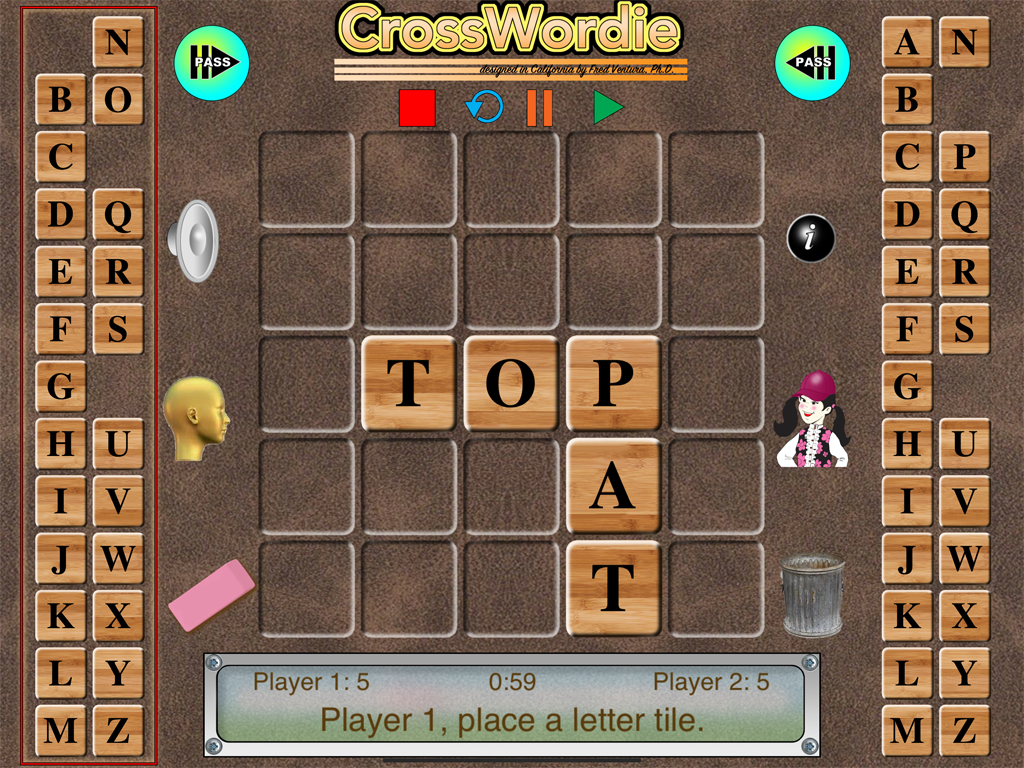This screenshot has height=768, width=1024.
Task: Choose letter S from the left tile rack
Action: tap(118, 328)
